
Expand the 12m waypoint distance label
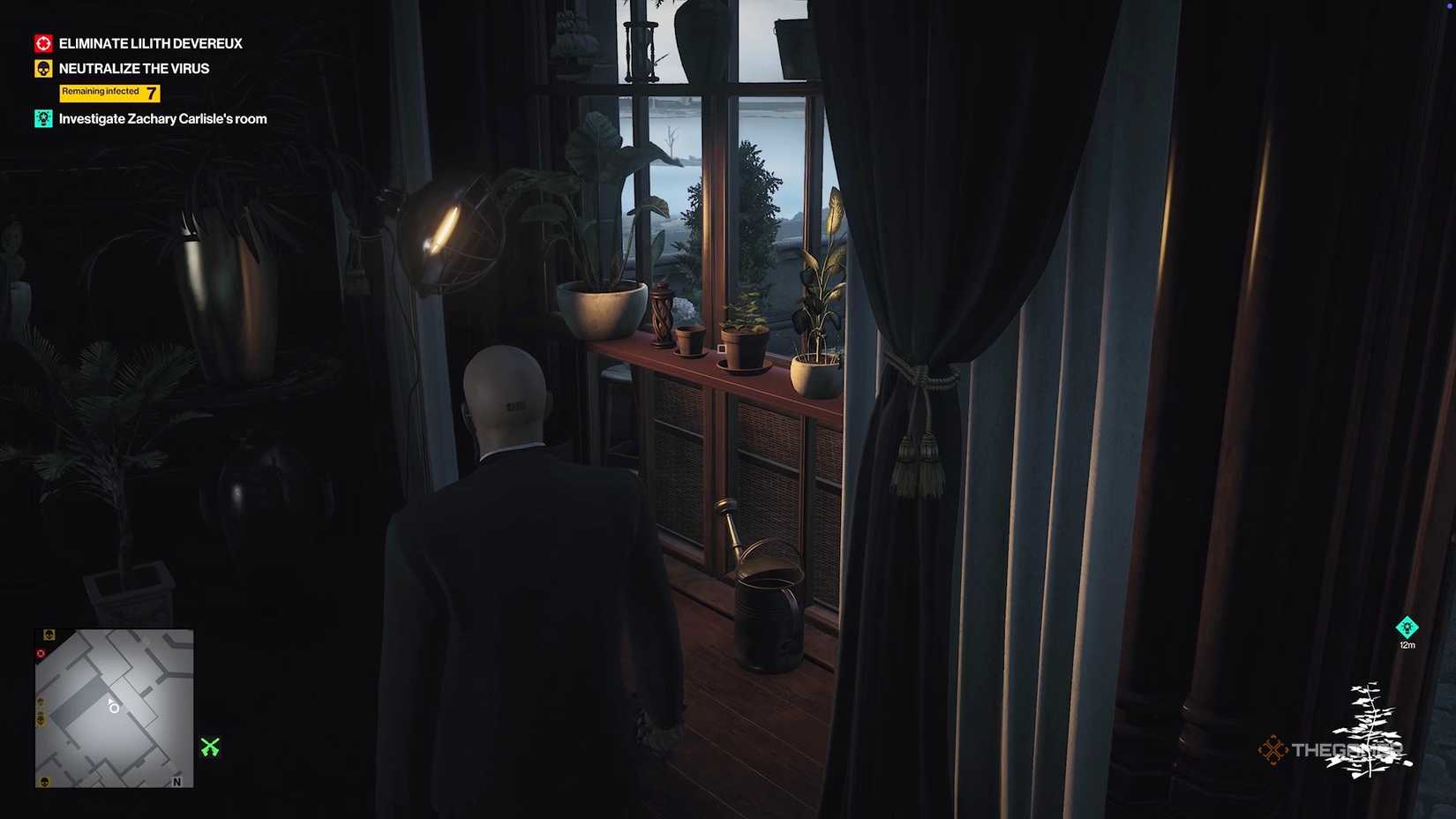[1407, 645]
